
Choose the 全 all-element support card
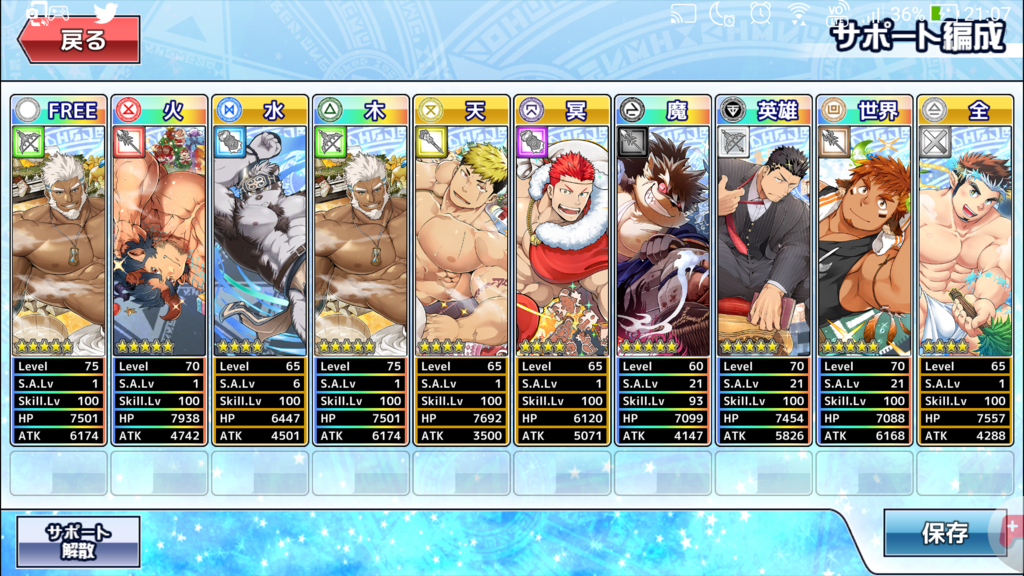click(x=965, y=270)
